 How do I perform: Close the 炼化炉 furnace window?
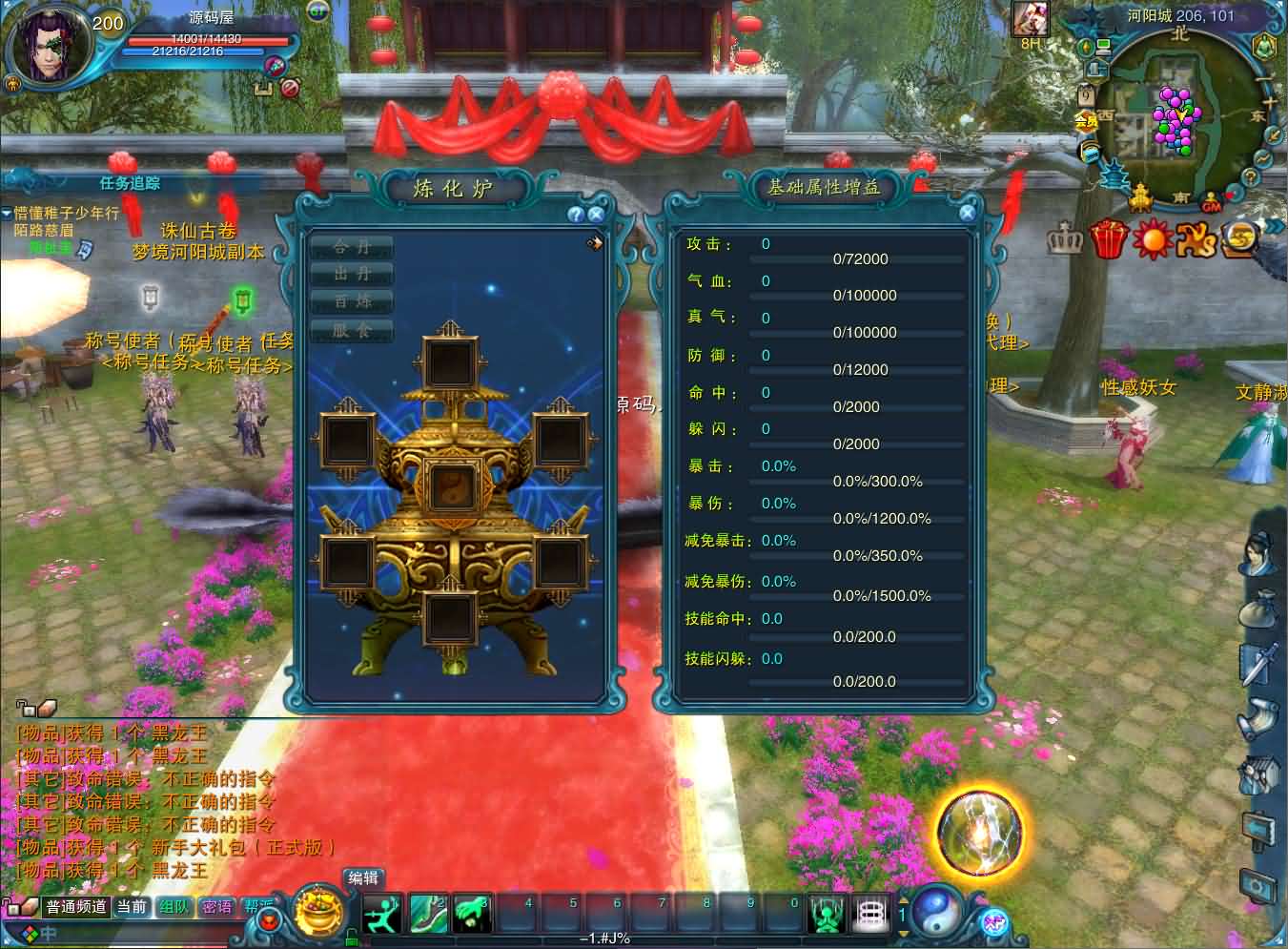tap(596, 215)
